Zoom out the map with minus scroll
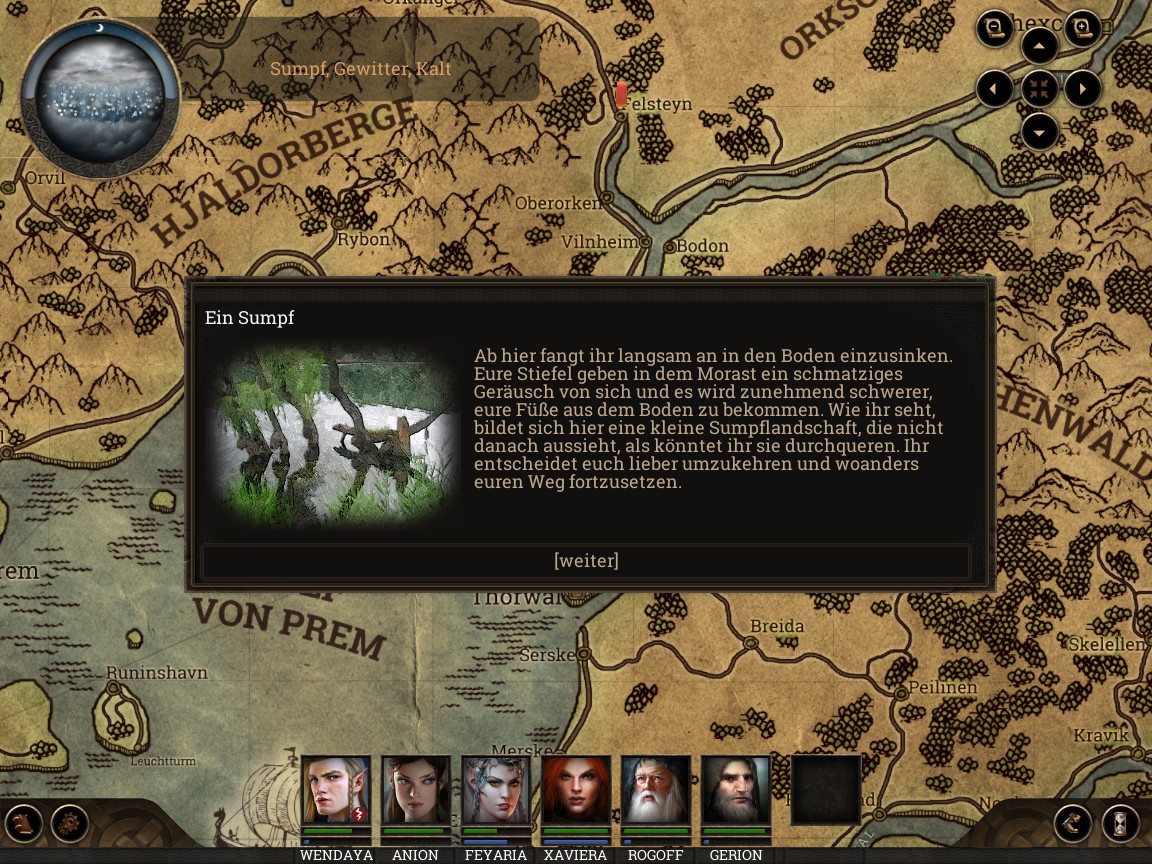This screenshot has width=1152, height=864. point(995,28)
